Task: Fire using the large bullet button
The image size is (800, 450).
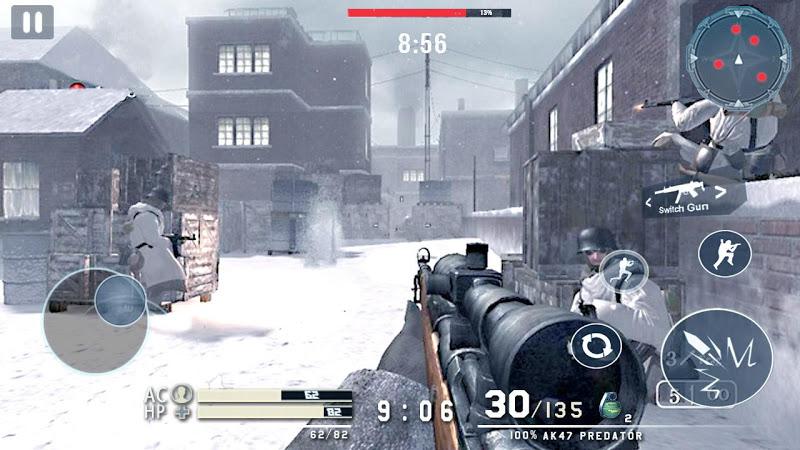Action: (716, 356)
